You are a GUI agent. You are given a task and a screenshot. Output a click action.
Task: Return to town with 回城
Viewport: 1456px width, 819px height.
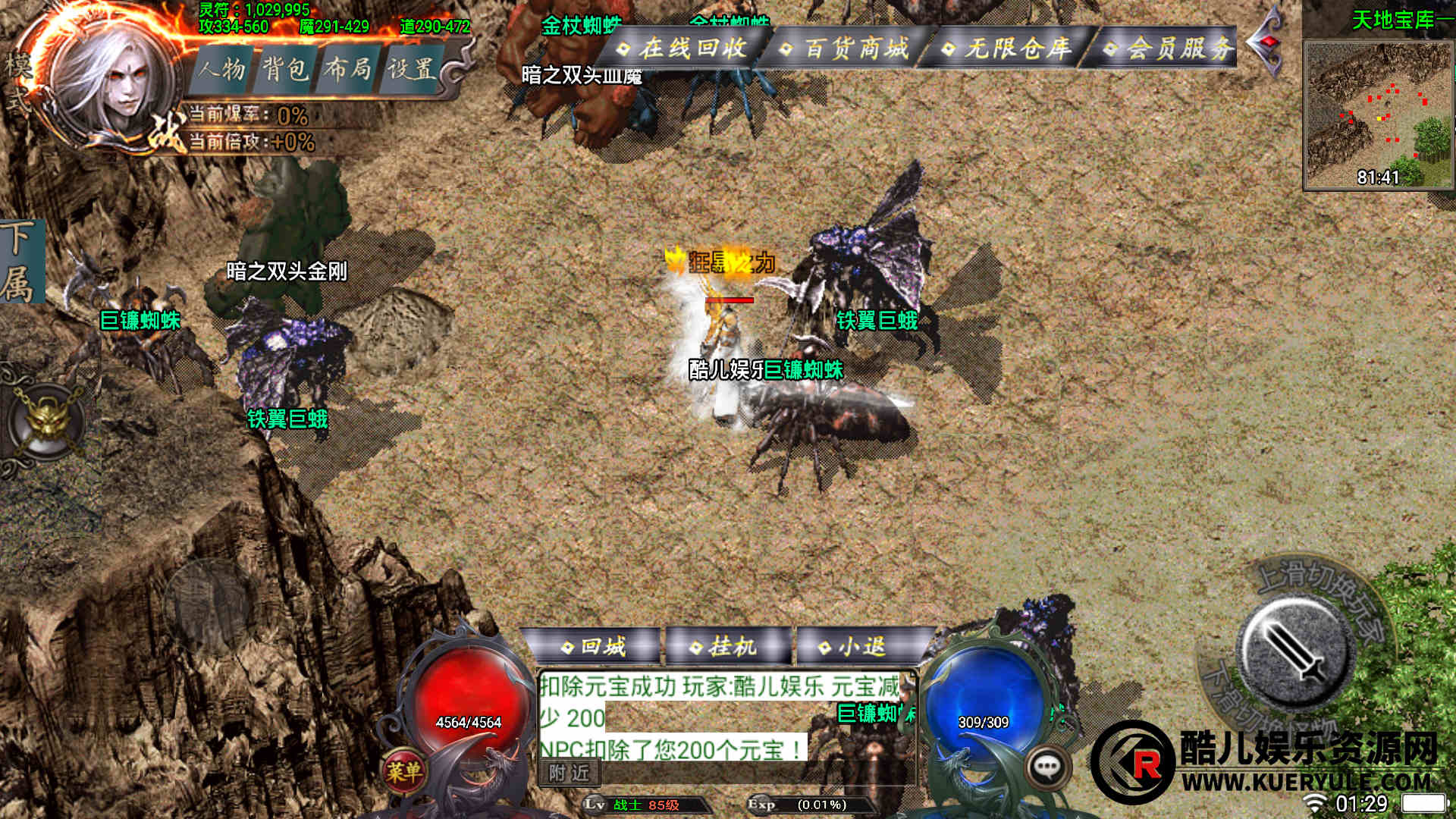(x=595, y=647)
